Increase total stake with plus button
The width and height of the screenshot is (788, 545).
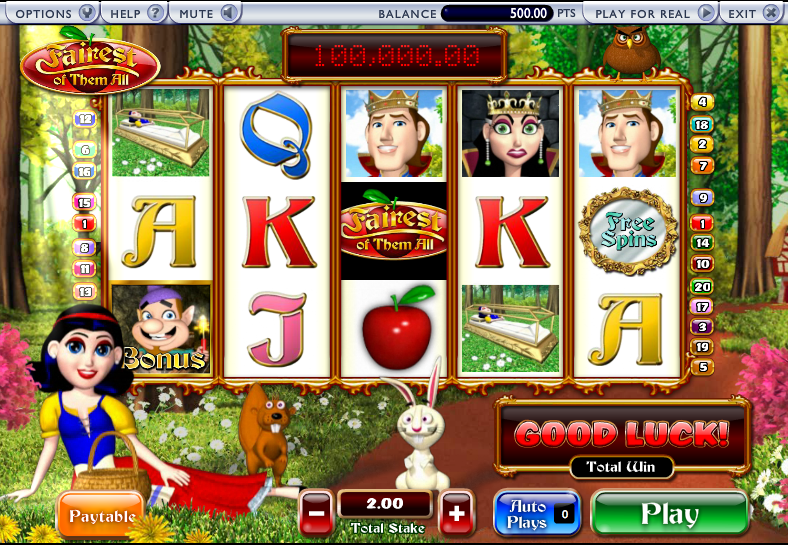[456, 513]
